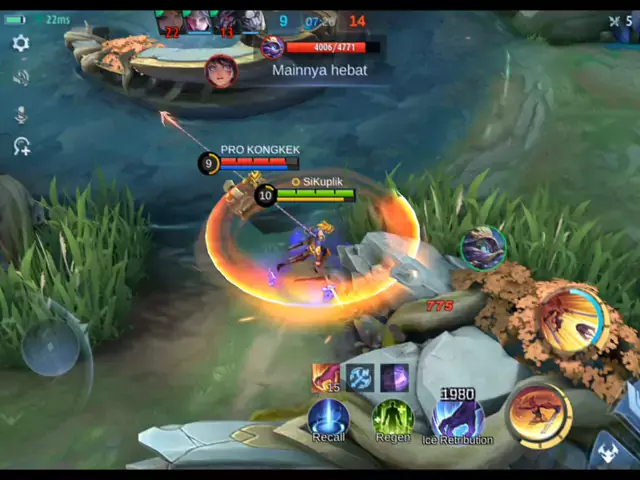This screenshot has height=480, width=640.
Task: Open the gear settings menu
Action: 20,43
